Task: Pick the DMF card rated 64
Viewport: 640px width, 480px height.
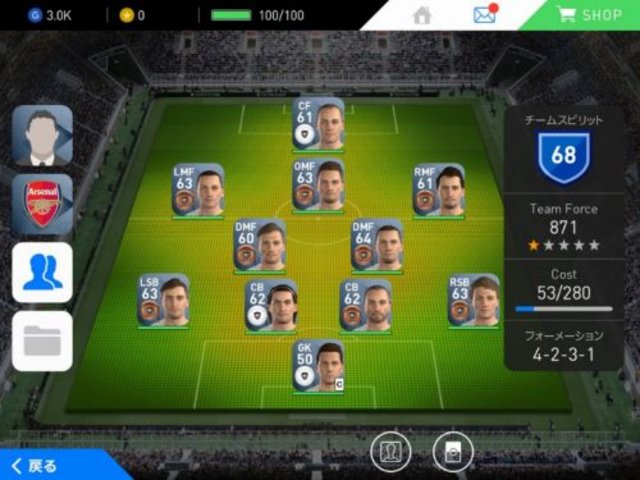Action: (x=377, y=246)
